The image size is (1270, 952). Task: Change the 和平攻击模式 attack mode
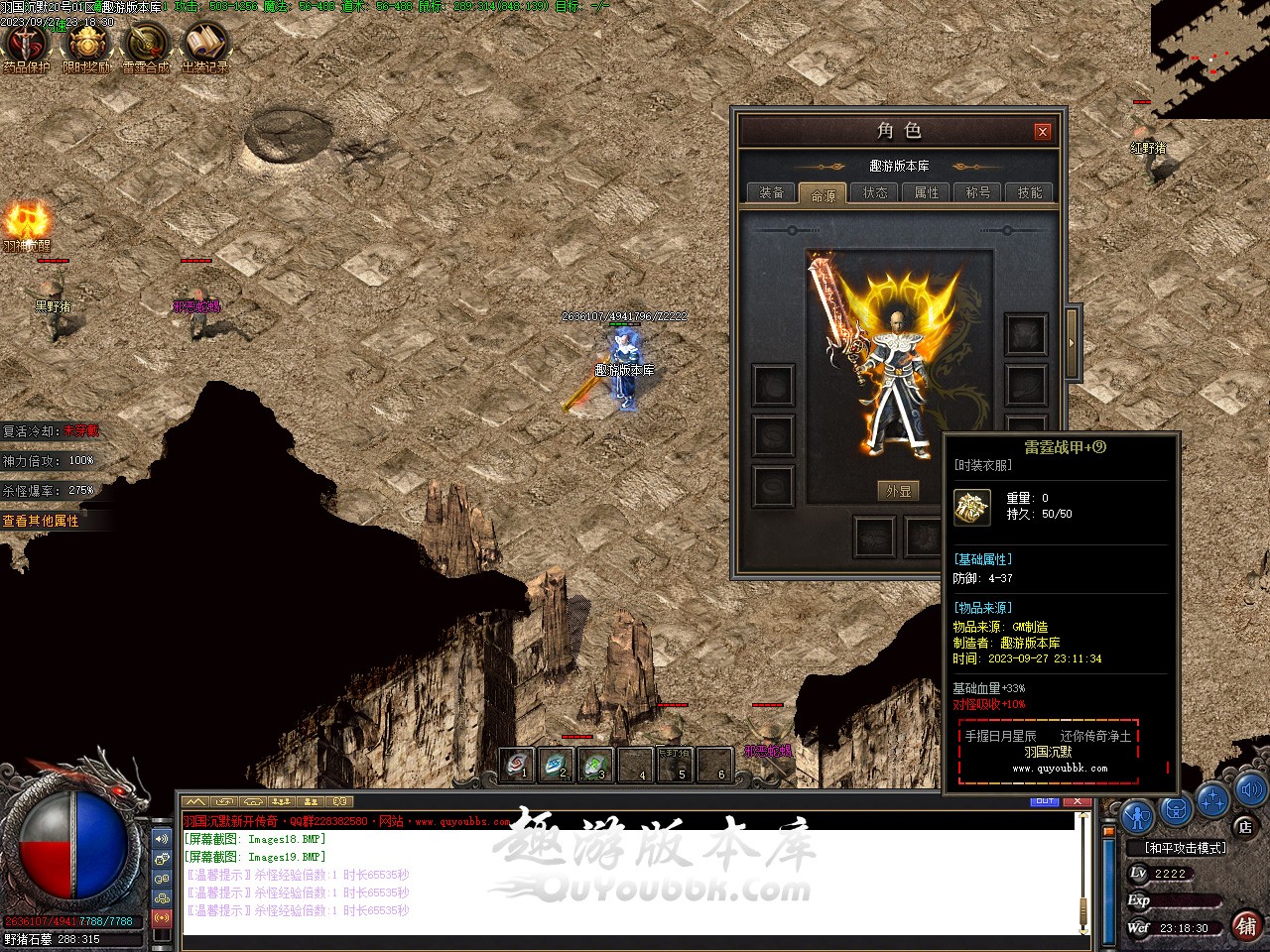1185,848
